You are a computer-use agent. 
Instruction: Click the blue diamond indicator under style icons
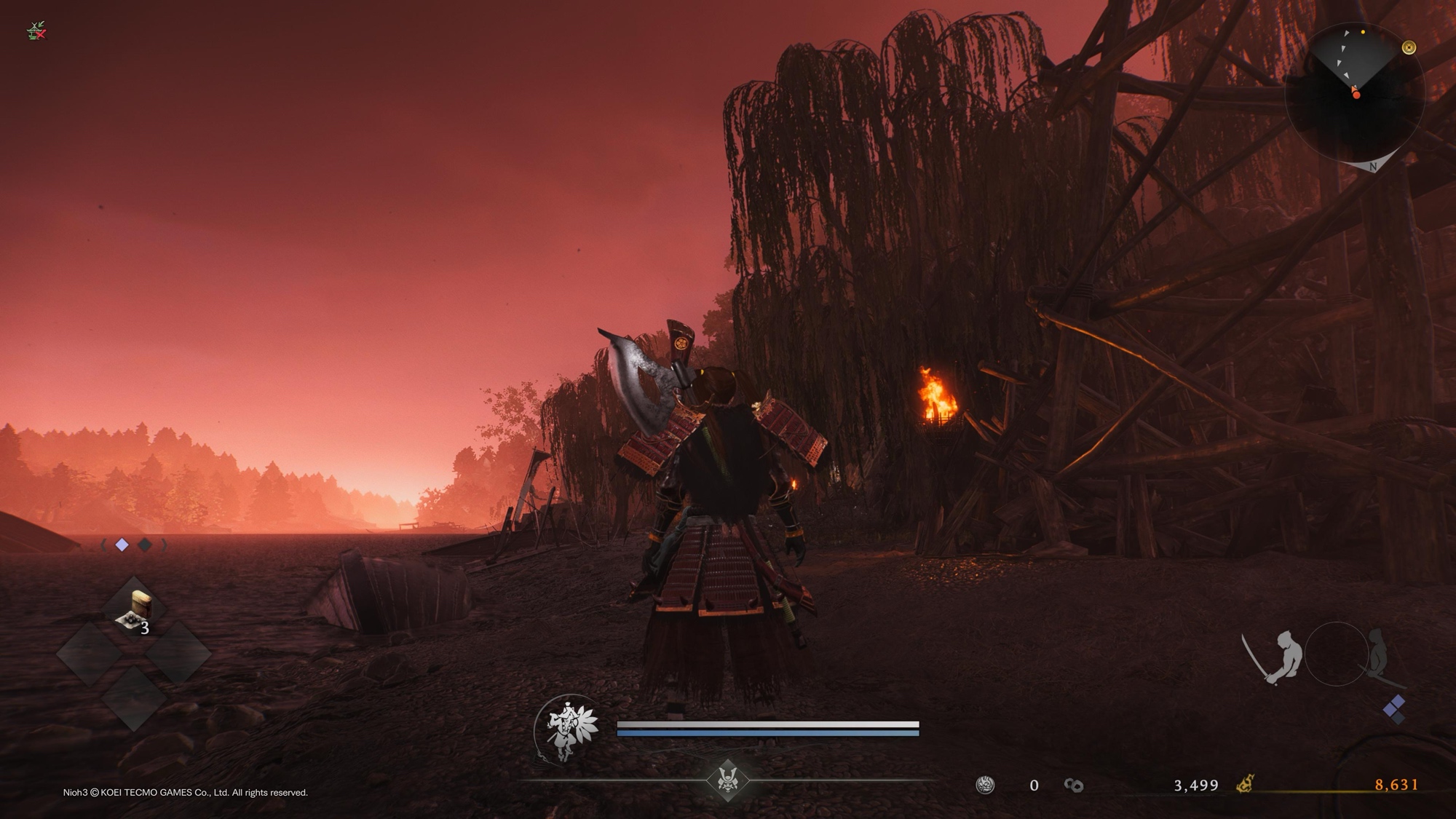[1394, 708]
